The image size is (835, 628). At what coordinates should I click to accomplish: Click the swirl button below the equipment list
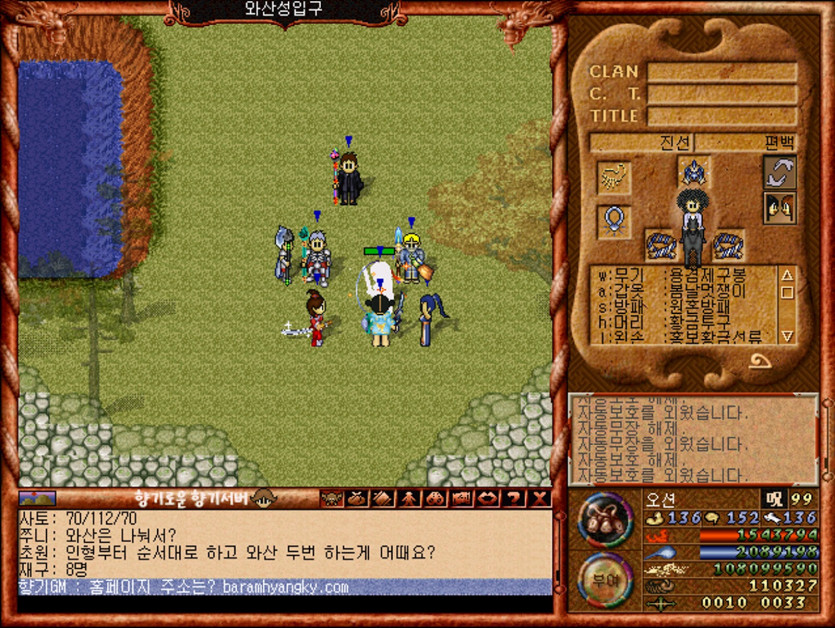(x=759, y=361)
